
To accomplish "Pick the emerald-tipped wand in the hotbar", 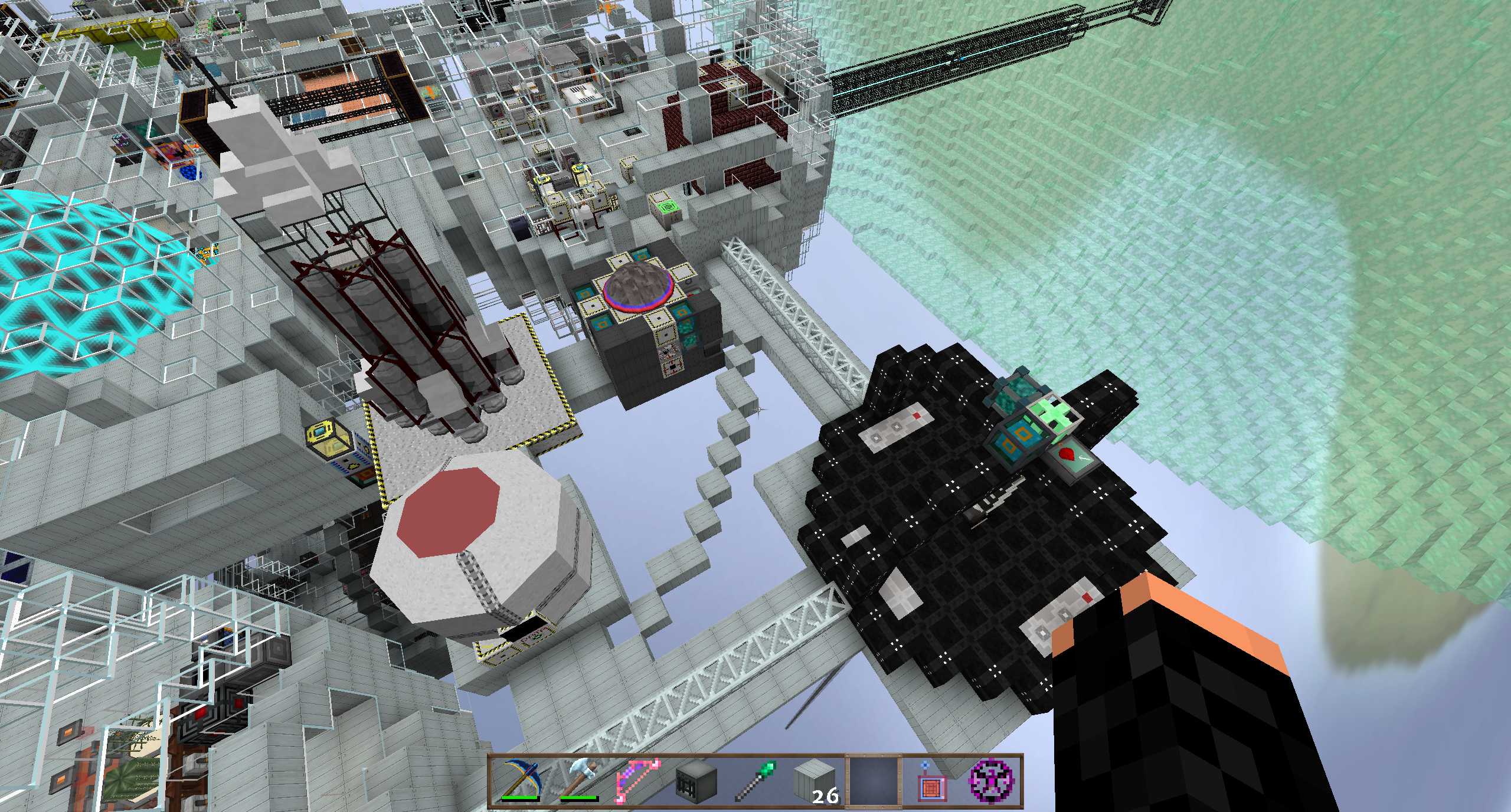I will point(755,780).
